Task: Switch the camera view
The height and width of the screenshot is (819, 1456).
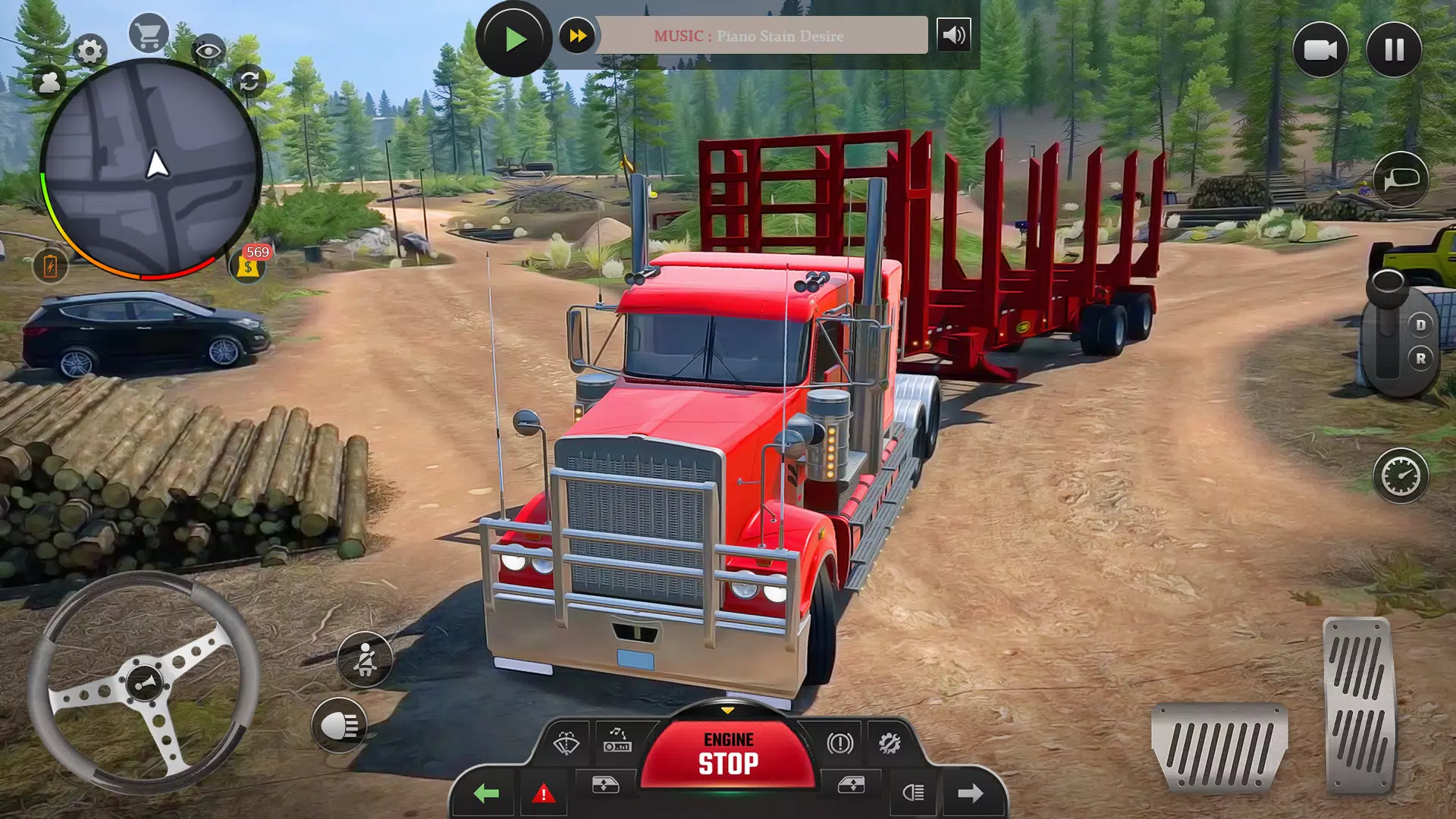Action: point(1319,50)
